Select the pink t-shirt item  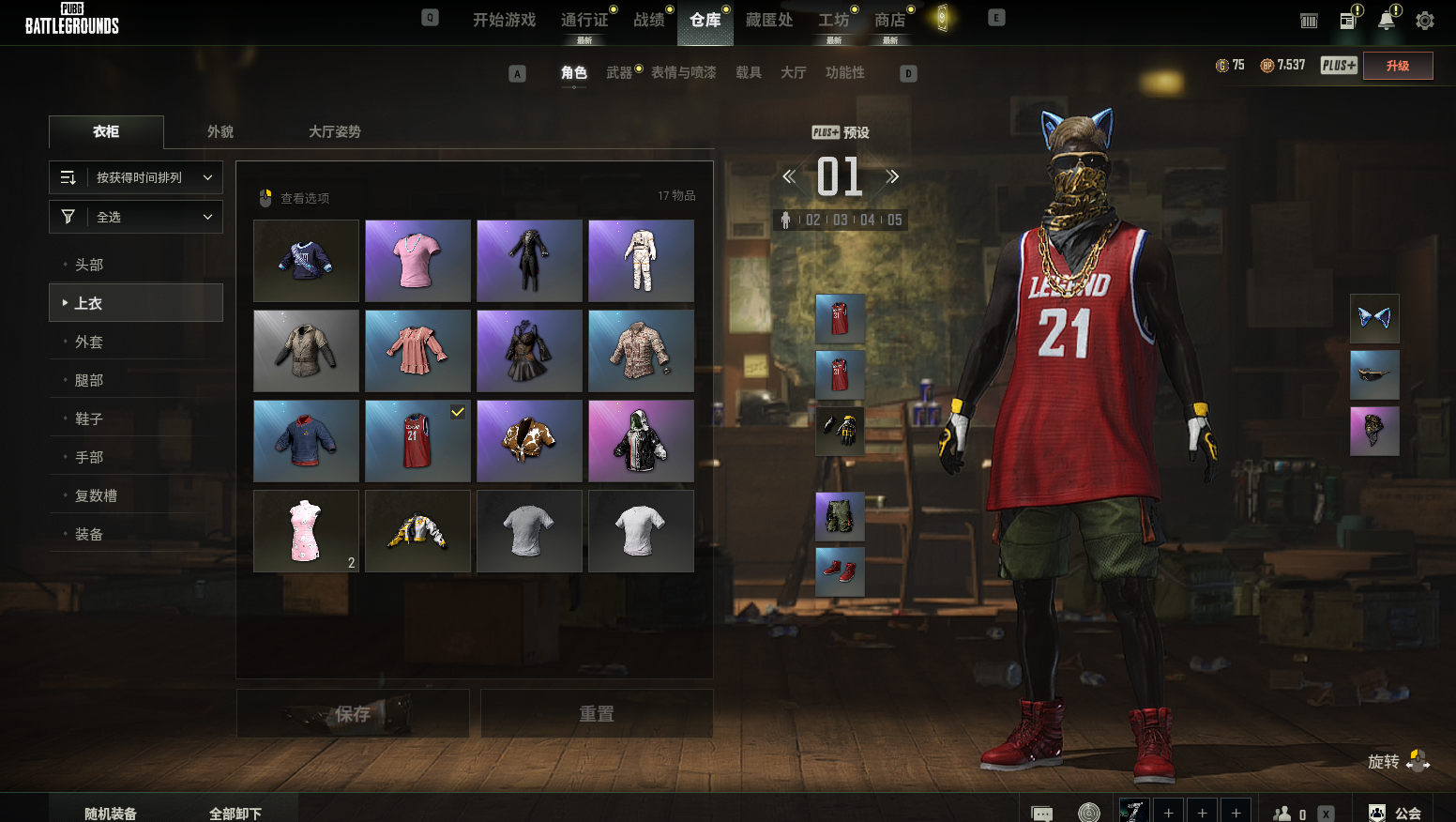tap(417, 261)
